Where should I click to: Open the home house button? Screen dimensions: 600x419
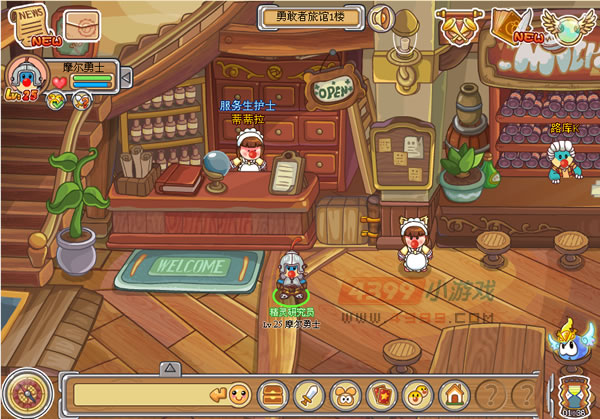pos(454,393)
